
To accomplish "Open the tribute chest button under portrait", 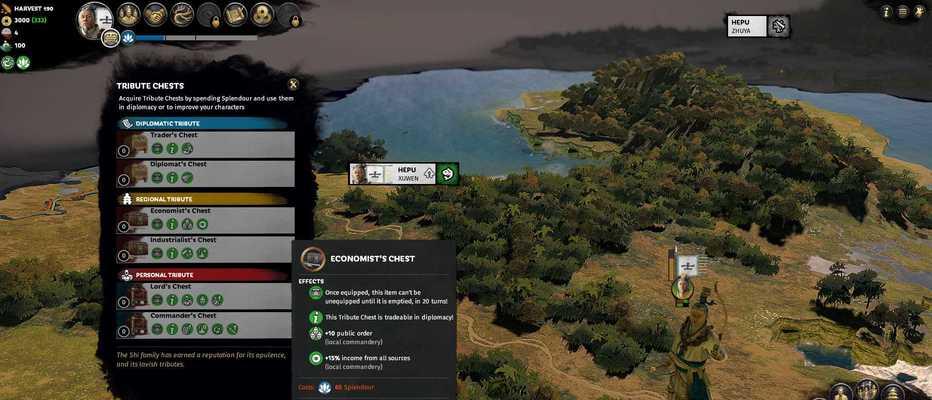I will (x=110, y=38).
